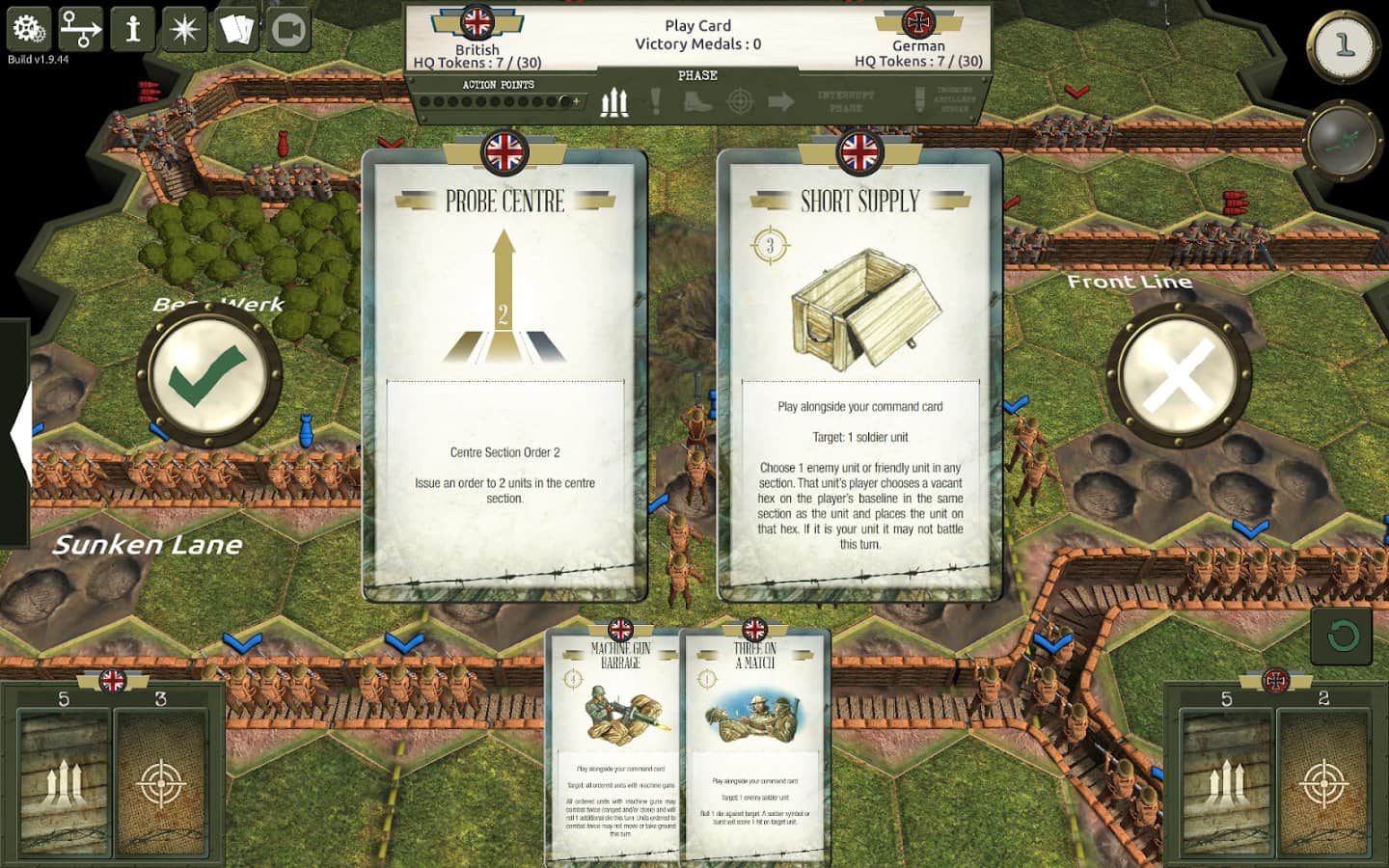The width and height of the screenshot is (1389, 868).
Task: Confirm the card choice with the green checkmark
Action: (208, 374)
